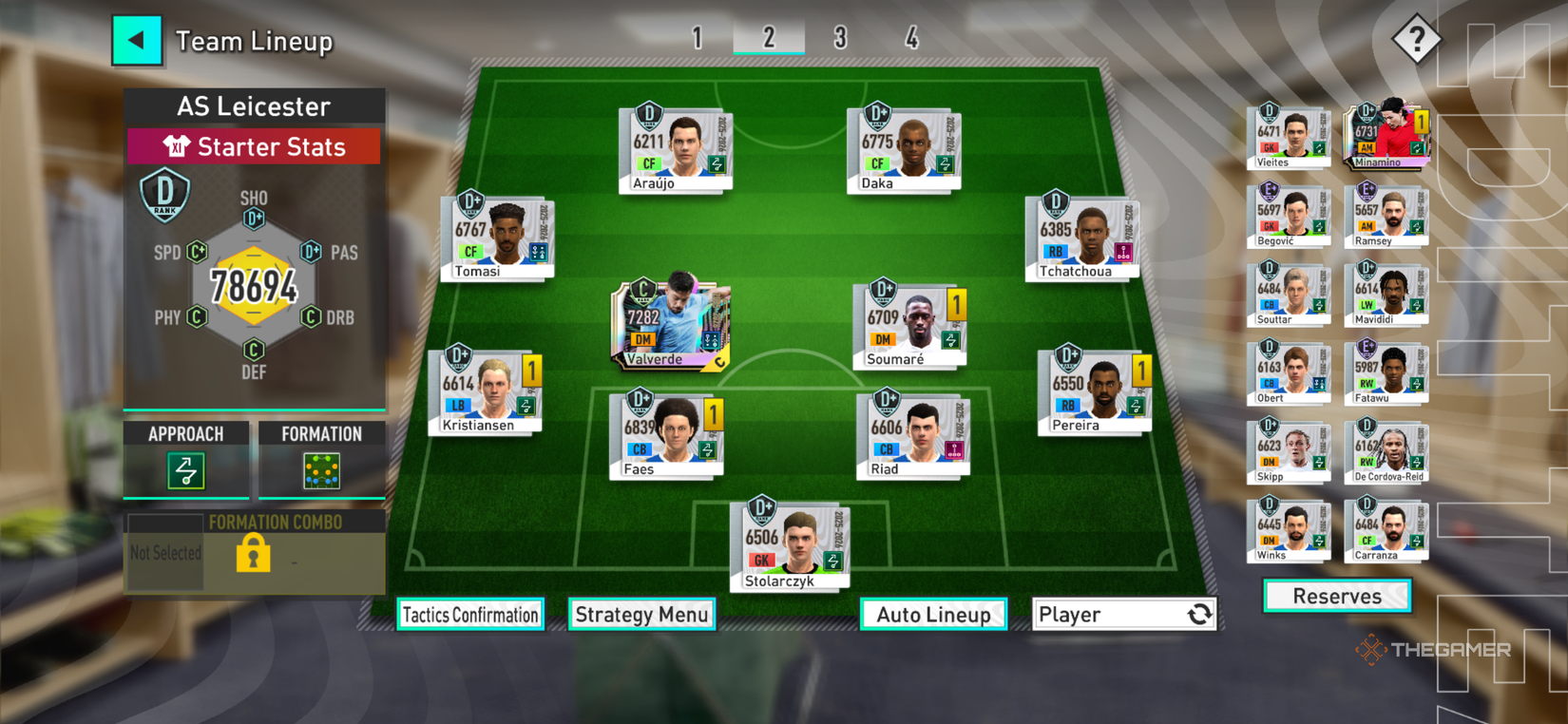1568x724 pixels.
Task: Click the hexagonal 78694 team rating gauge
Action: point(253,282)
